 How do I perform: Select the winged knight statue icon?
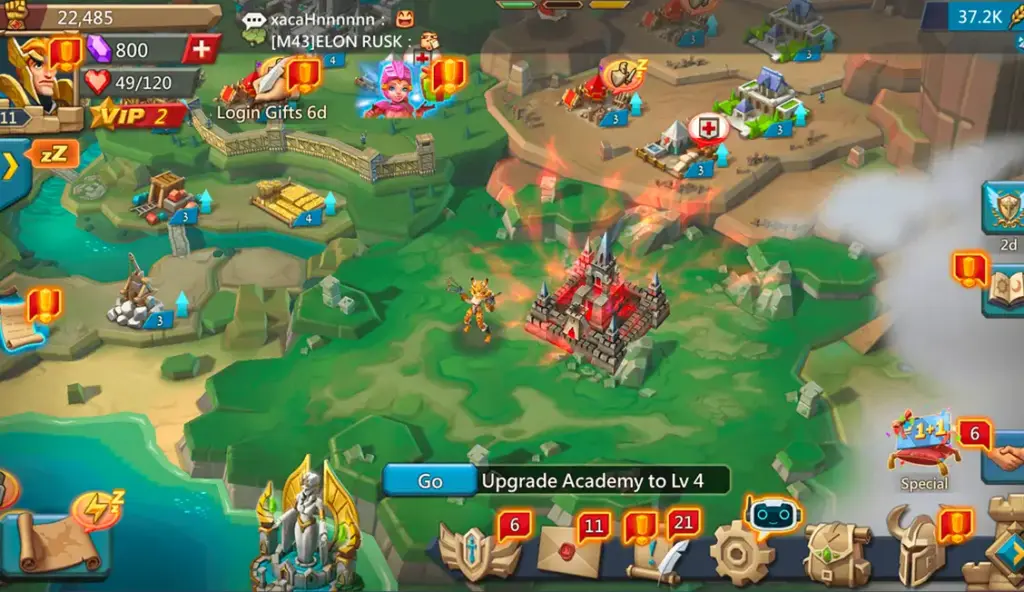coord(308,530)
